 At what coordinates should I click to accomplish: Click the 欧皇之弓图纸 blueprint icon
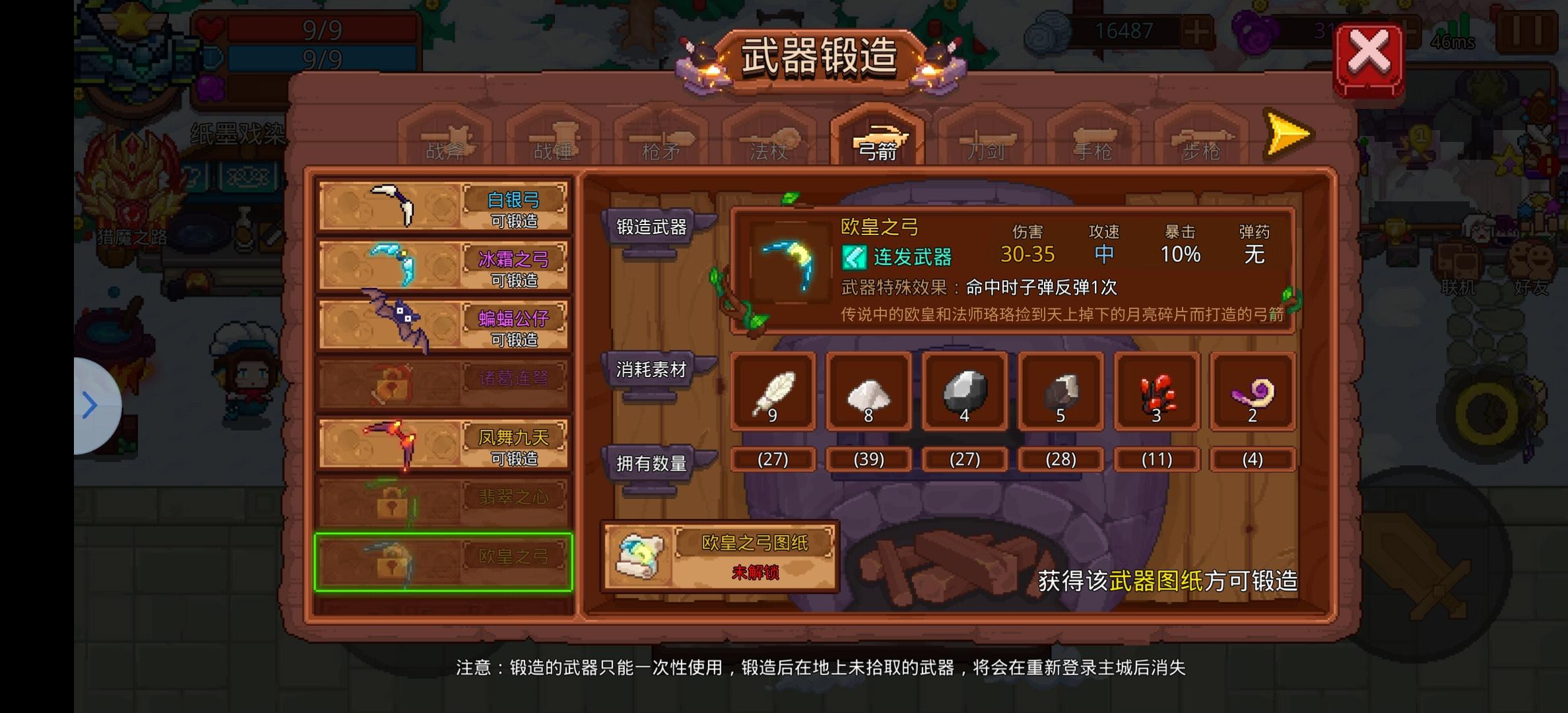(x=639, y=557)
